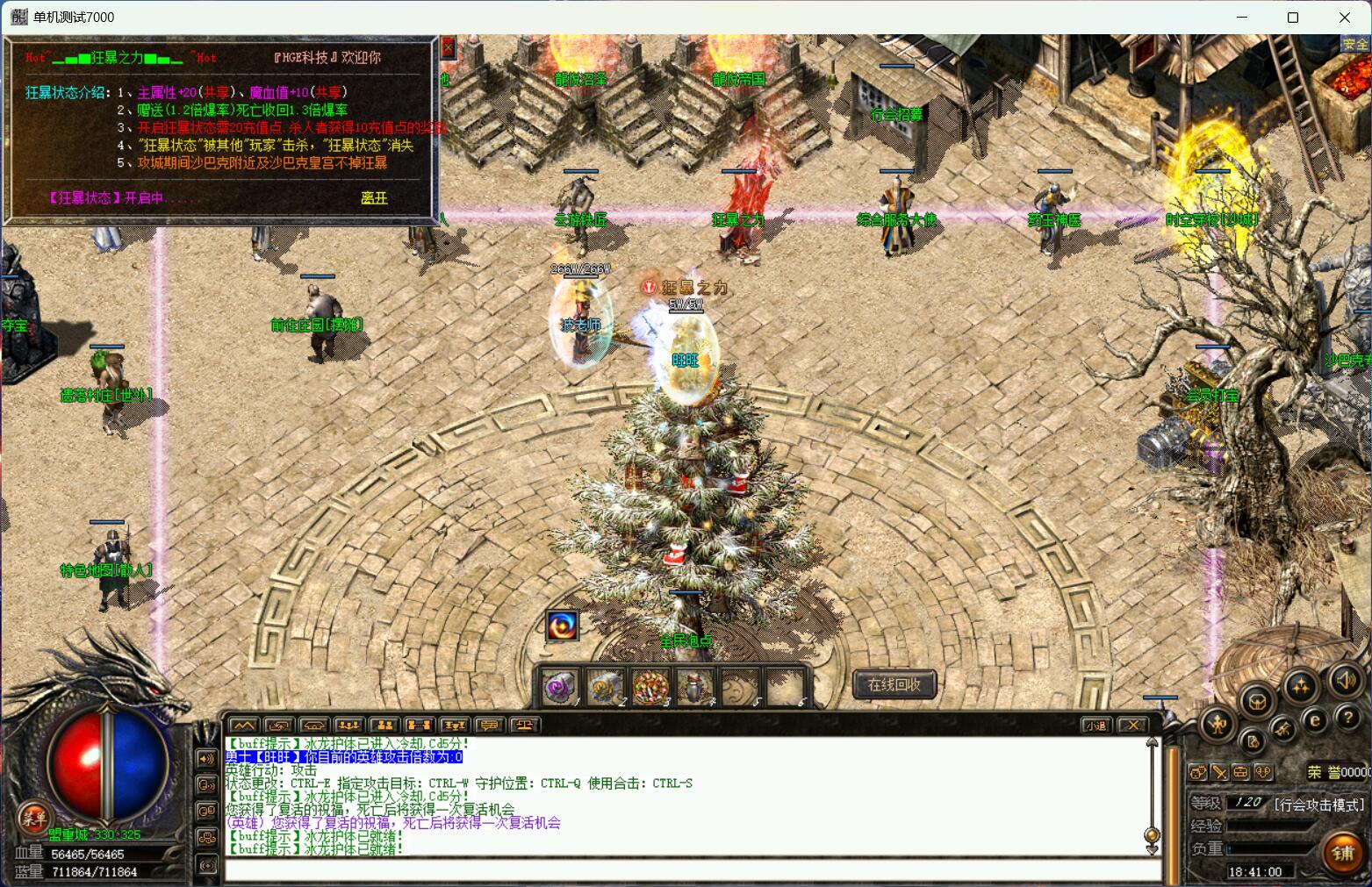Maximize the game window
The image size is (1372, 887).
pos(1292,18)
